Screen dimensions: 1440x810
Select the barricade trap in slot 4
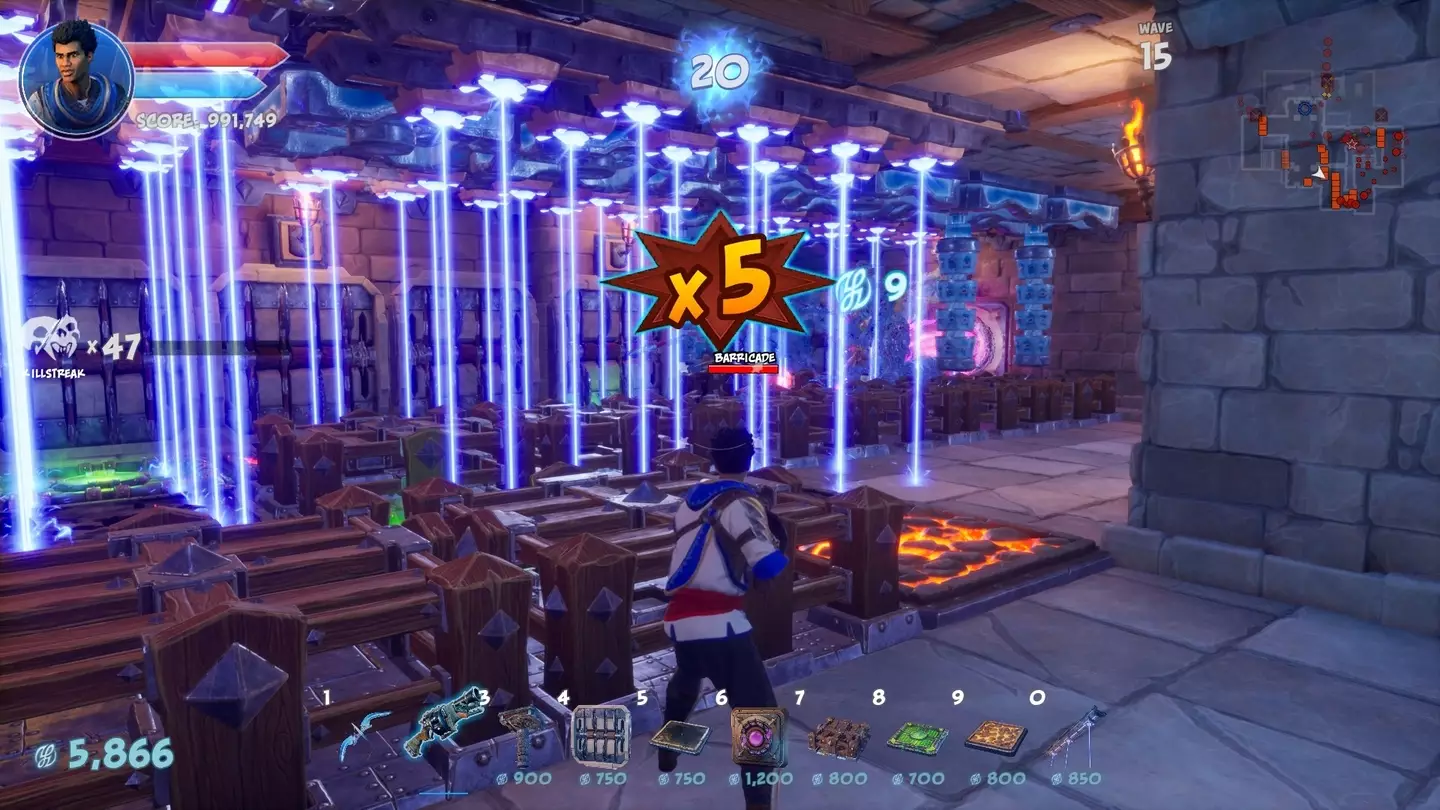click(x=601, y=736)
